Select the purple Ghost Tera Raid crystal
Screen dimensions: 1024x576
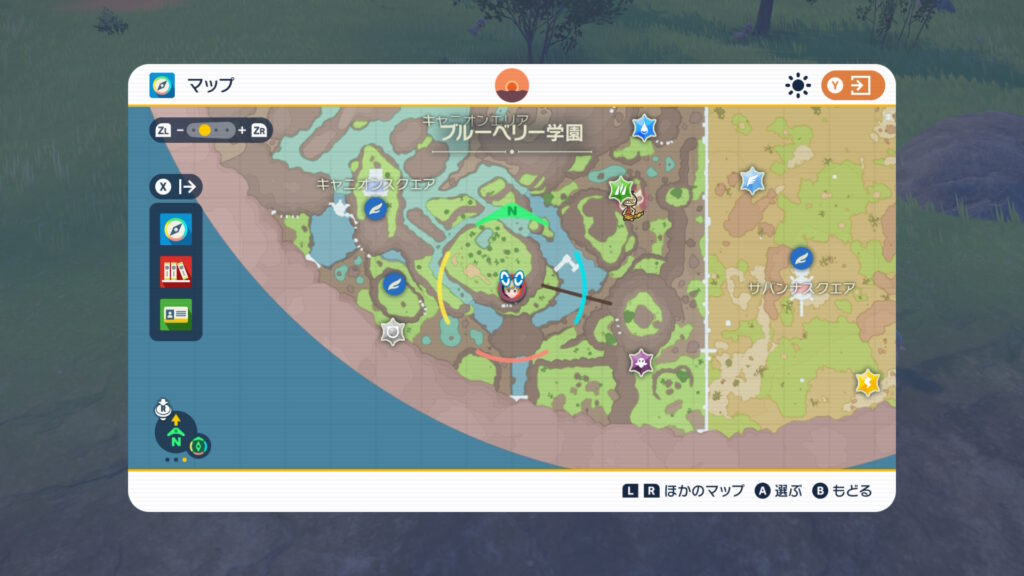click(641, 361)
